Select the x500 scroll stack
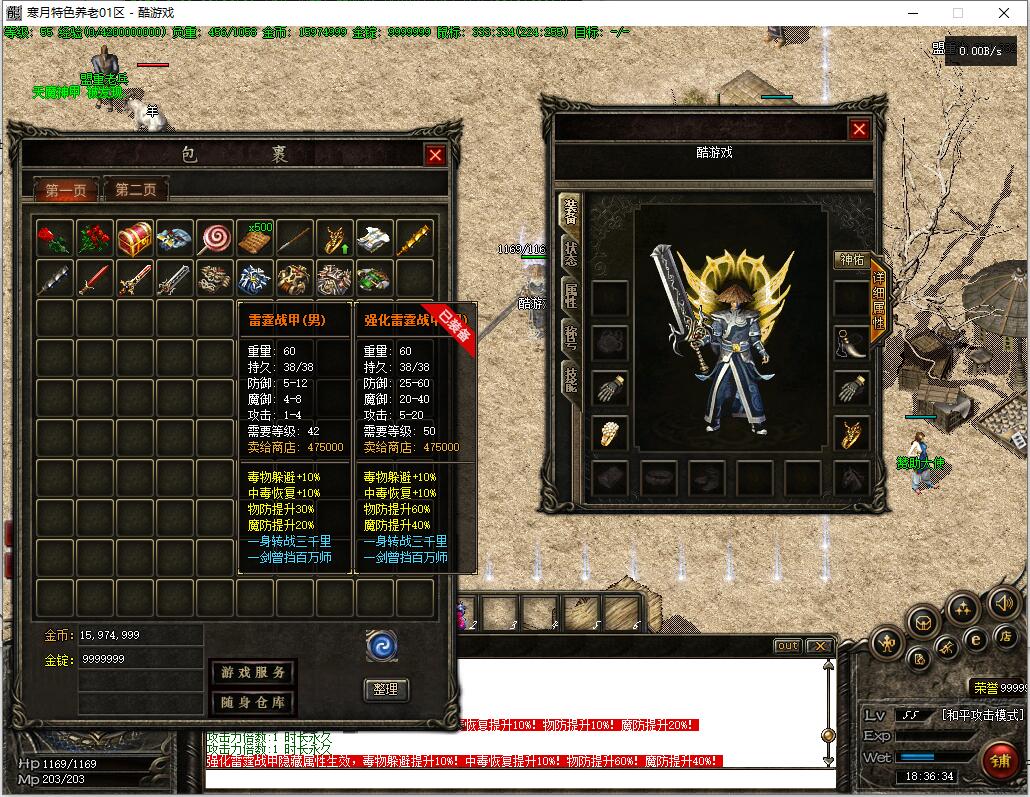This screenshot has width=1030, height=797. pos(255,238)
